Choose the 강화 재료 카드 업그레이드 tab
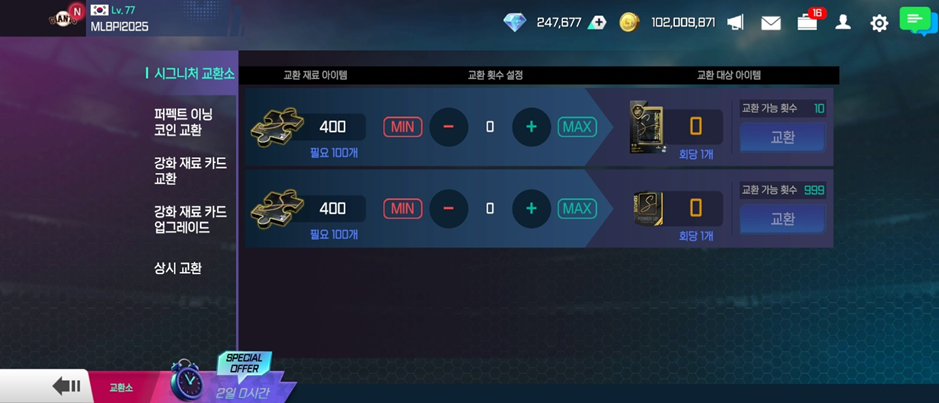Screen dimensions: 939x403 point(190,220)
